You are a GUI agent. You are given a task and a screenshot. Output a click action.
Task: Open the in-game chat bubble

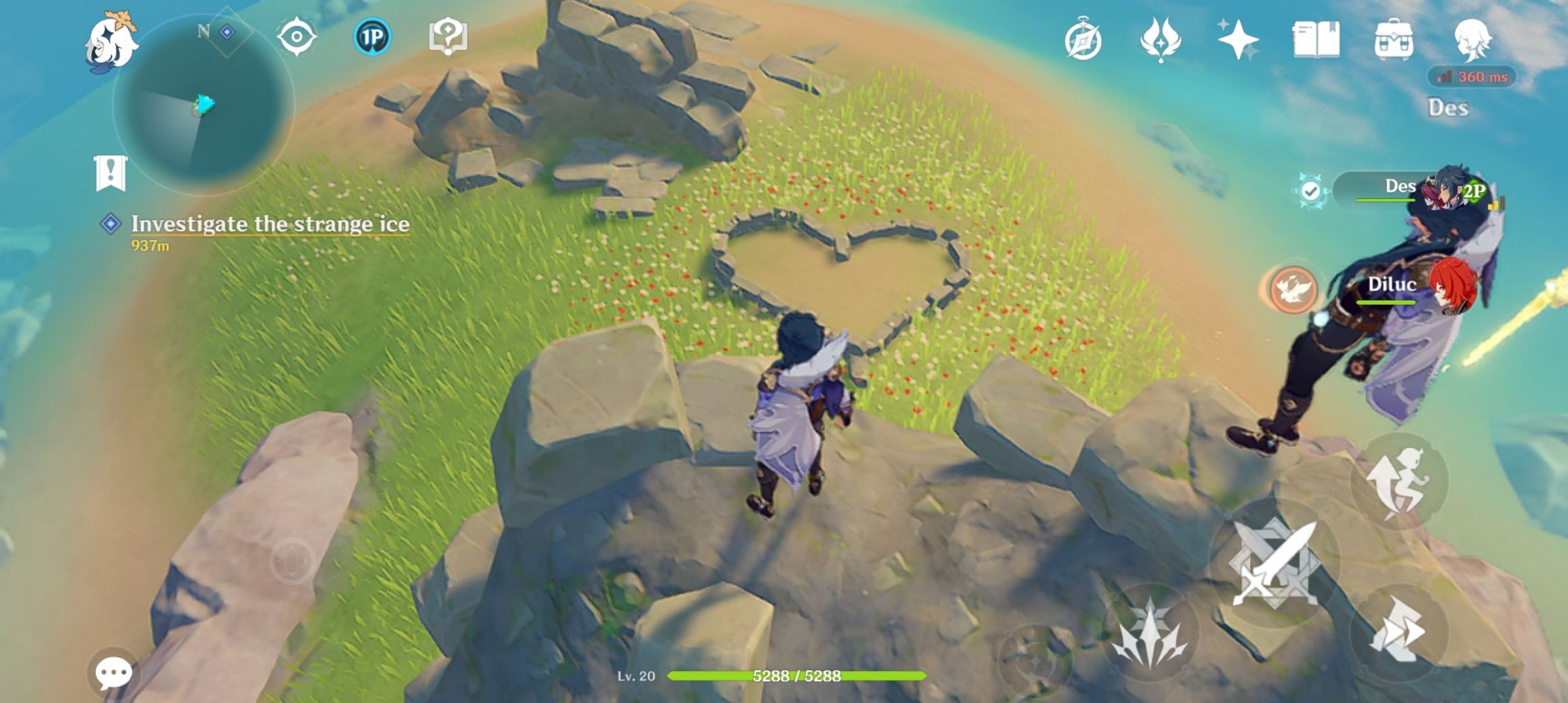(113, 671)
